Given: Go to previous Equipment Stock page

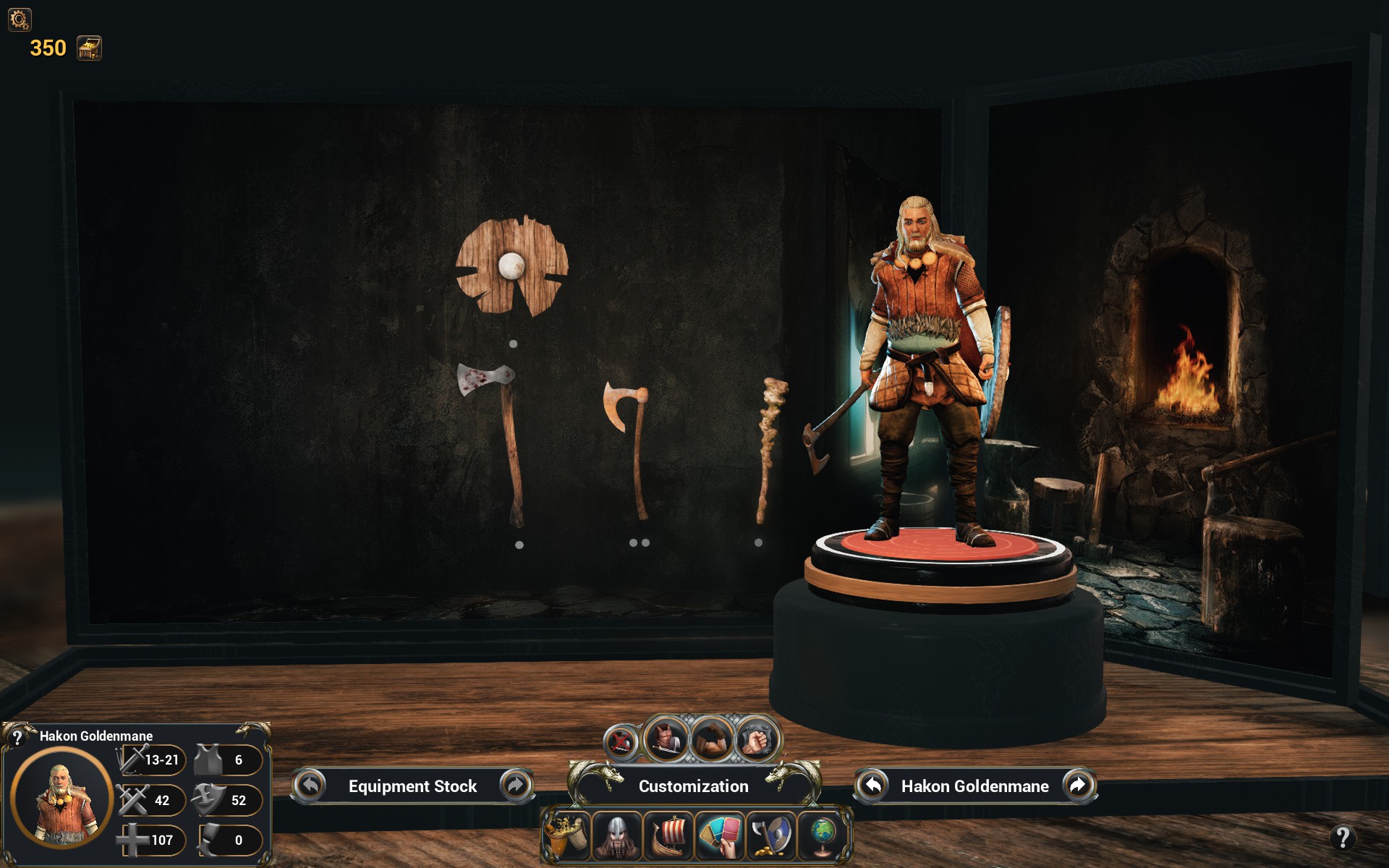Looking at the screenshot, I should (310, 786).
